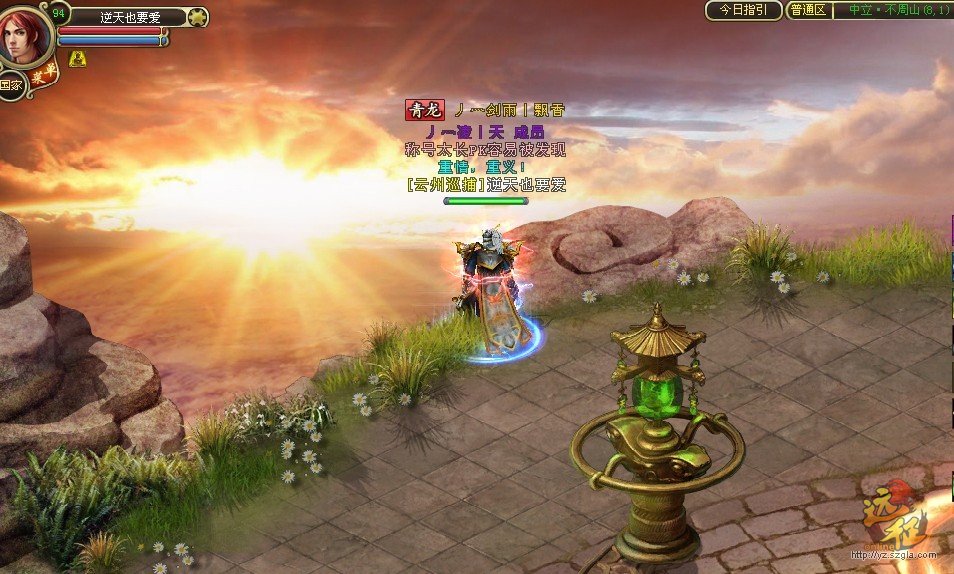Open the 国家 panel button
Viewport: 954px width, 574px height.
pos(12,86)
